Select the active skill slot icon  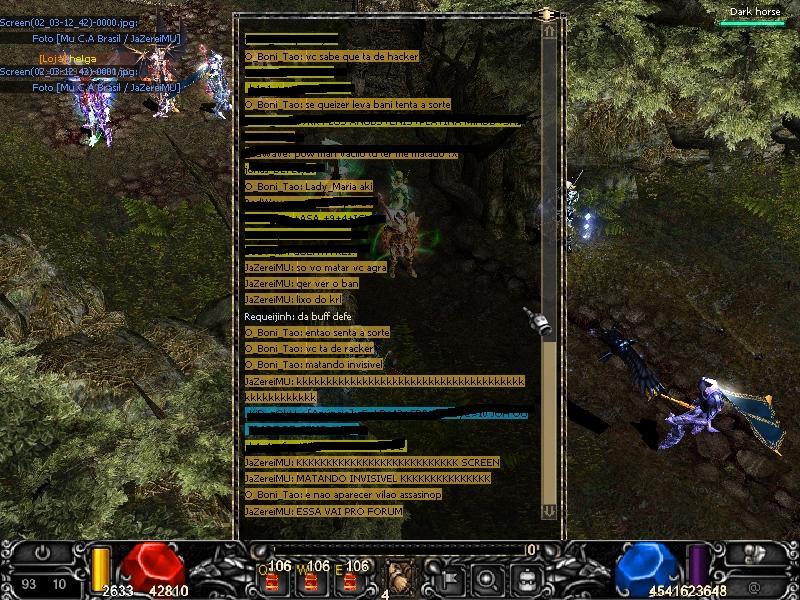(x=400, y=577)
